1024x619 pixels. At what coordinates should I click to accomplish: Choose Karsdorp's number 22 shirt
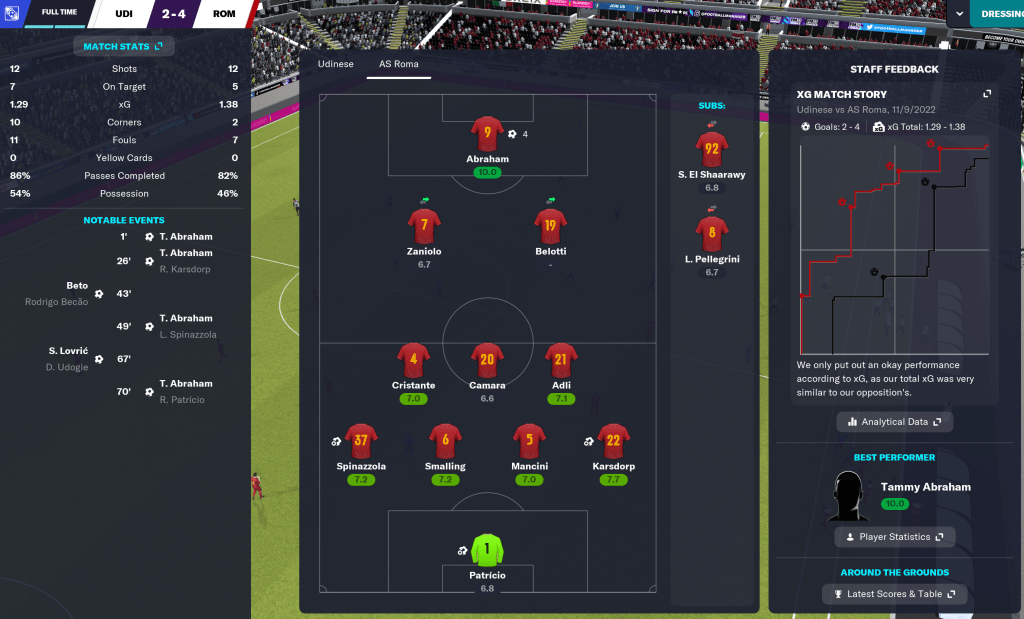[x=613, y=440]
